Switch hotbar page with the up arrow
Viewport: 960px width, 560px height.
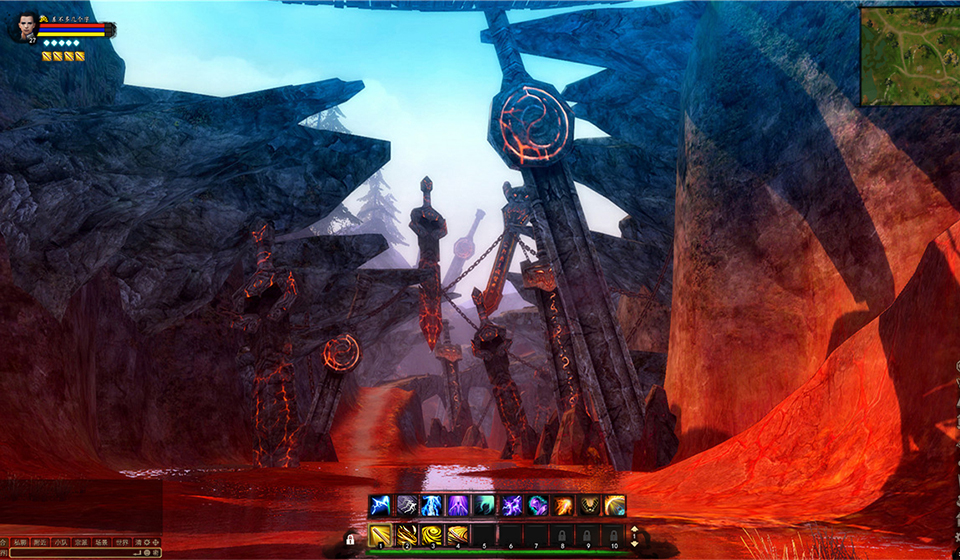tap(634, 529)
